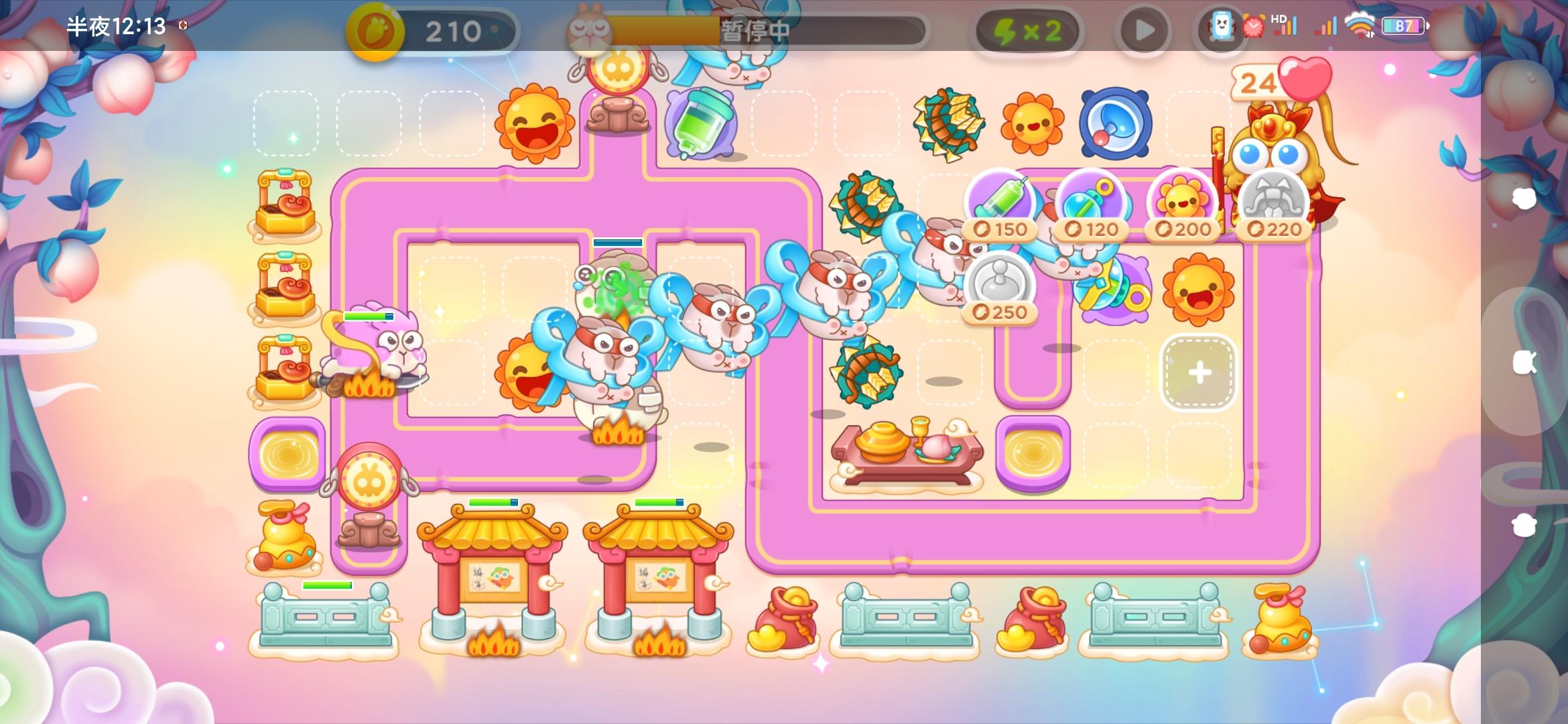1568x724 pixels.
Task: Click the laughing sunflower beside the top path
Action: [531, 123]
